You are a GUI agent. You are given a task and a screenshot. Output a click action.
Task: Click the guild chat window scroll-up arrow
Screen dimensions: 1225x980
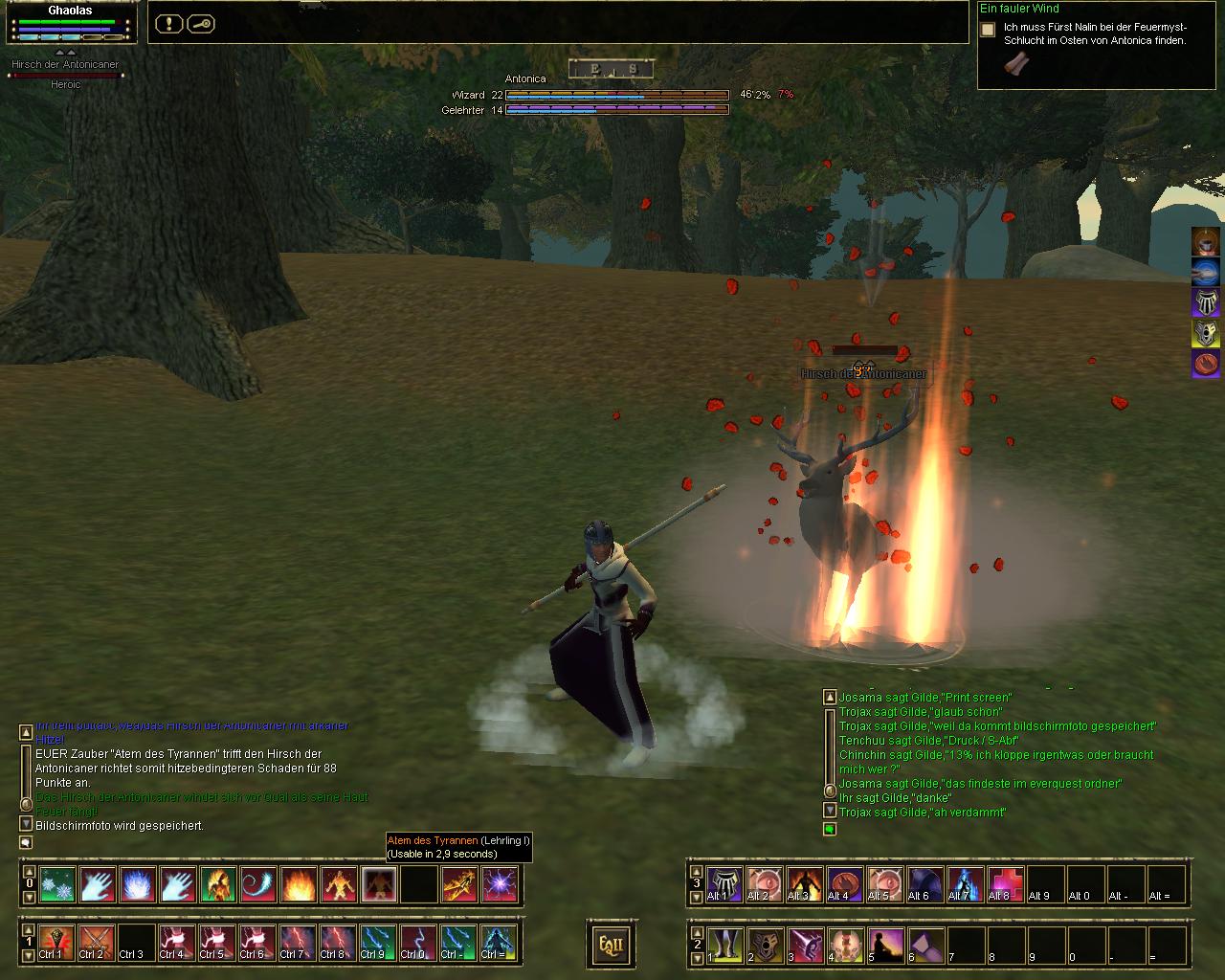(830, 697)
